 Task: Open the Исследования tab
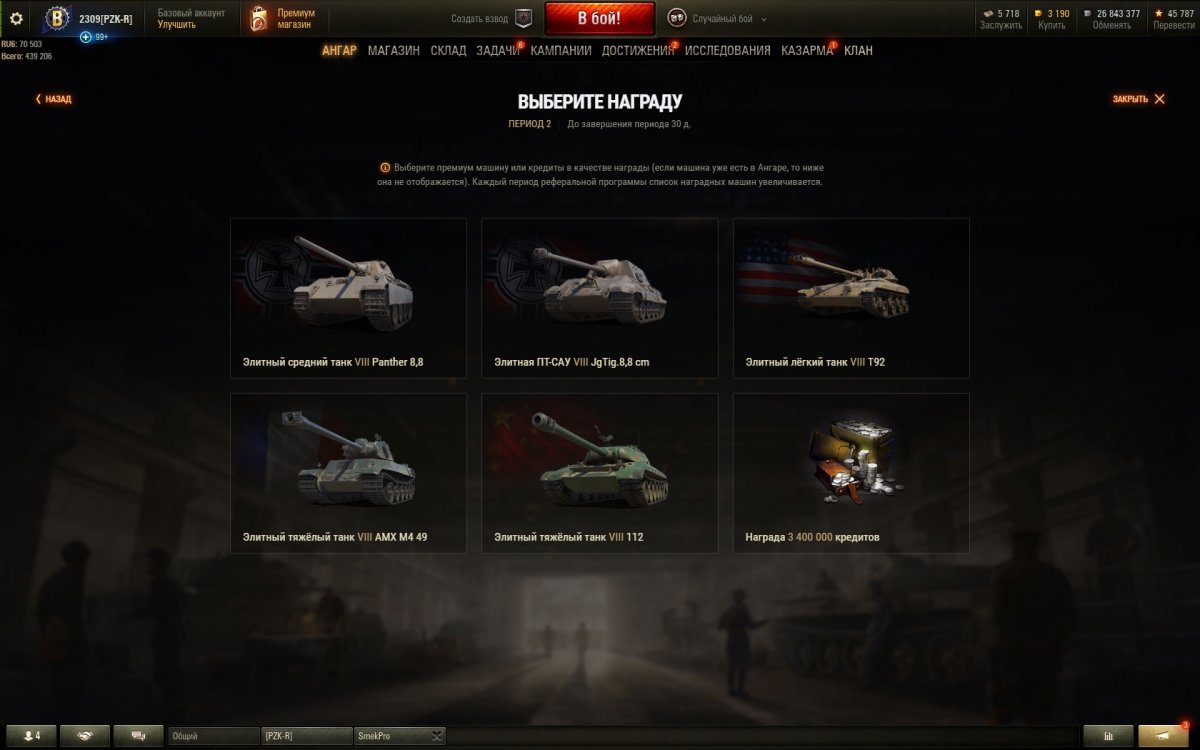(727, 51)
